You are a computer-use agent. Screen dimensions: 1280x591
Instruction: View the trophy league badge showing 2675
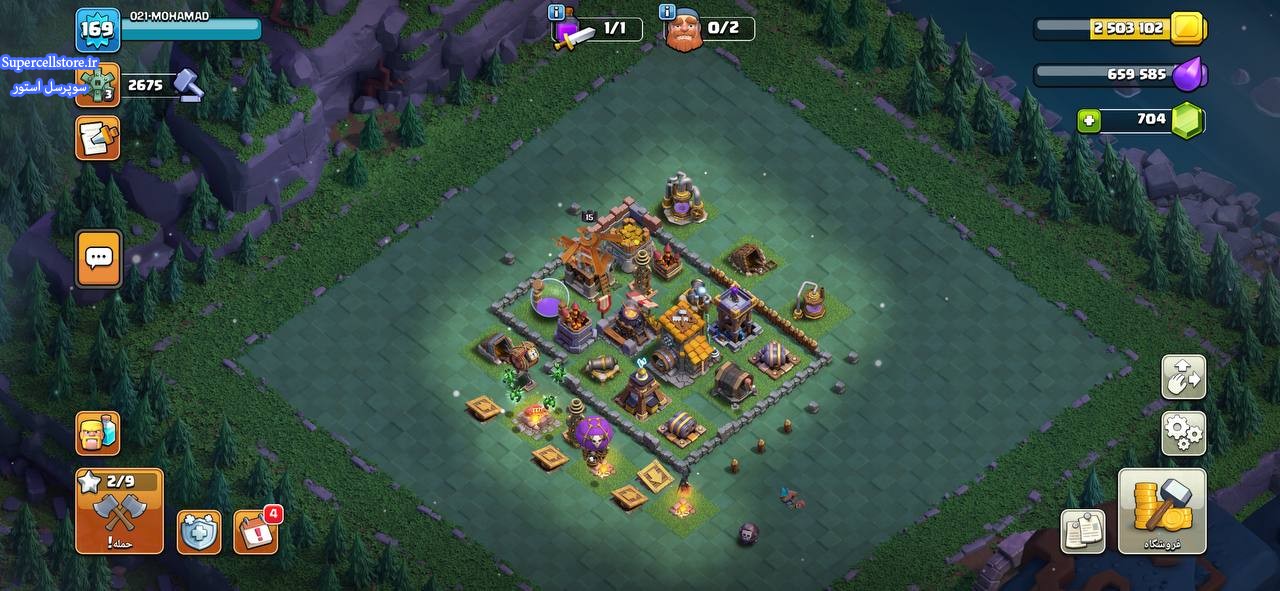(x=97, y=86)
